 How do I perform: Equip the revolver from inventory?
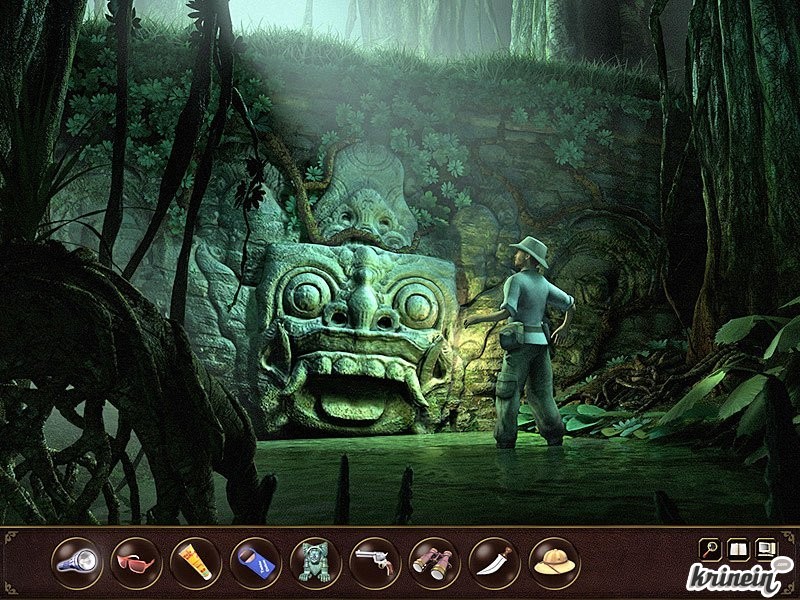click(375, 561)
